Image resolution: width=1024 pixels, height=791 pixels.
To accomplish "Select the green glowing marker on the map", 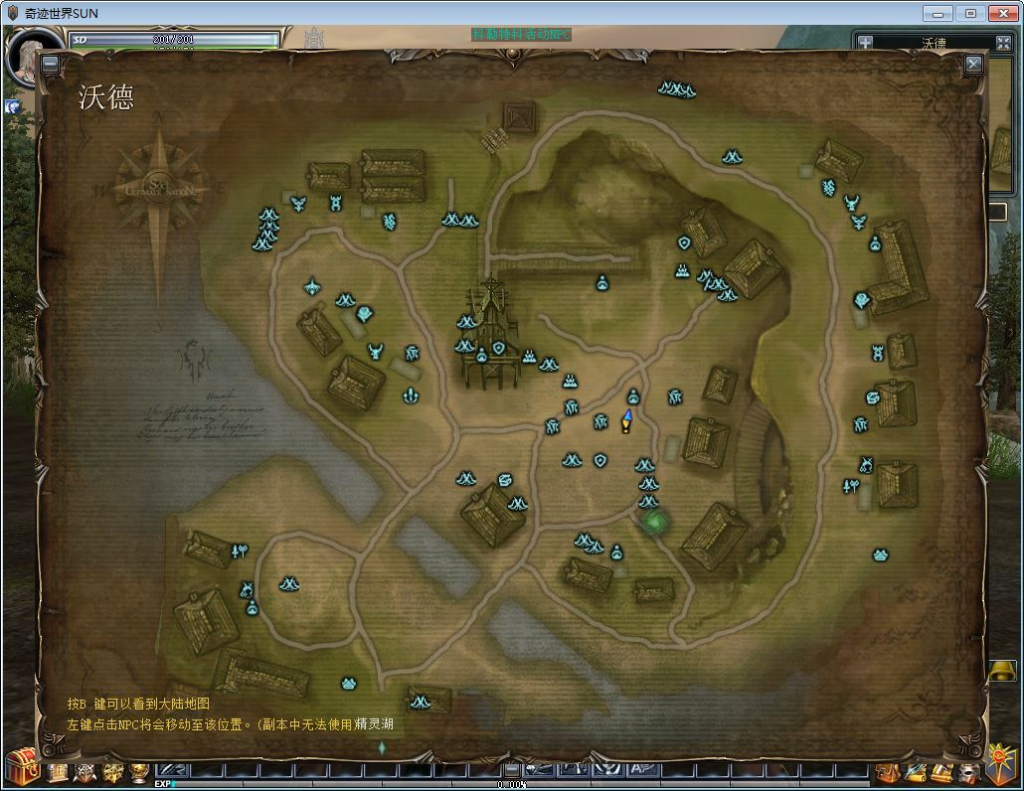I will pyautogui.click(x=656, y=520).
